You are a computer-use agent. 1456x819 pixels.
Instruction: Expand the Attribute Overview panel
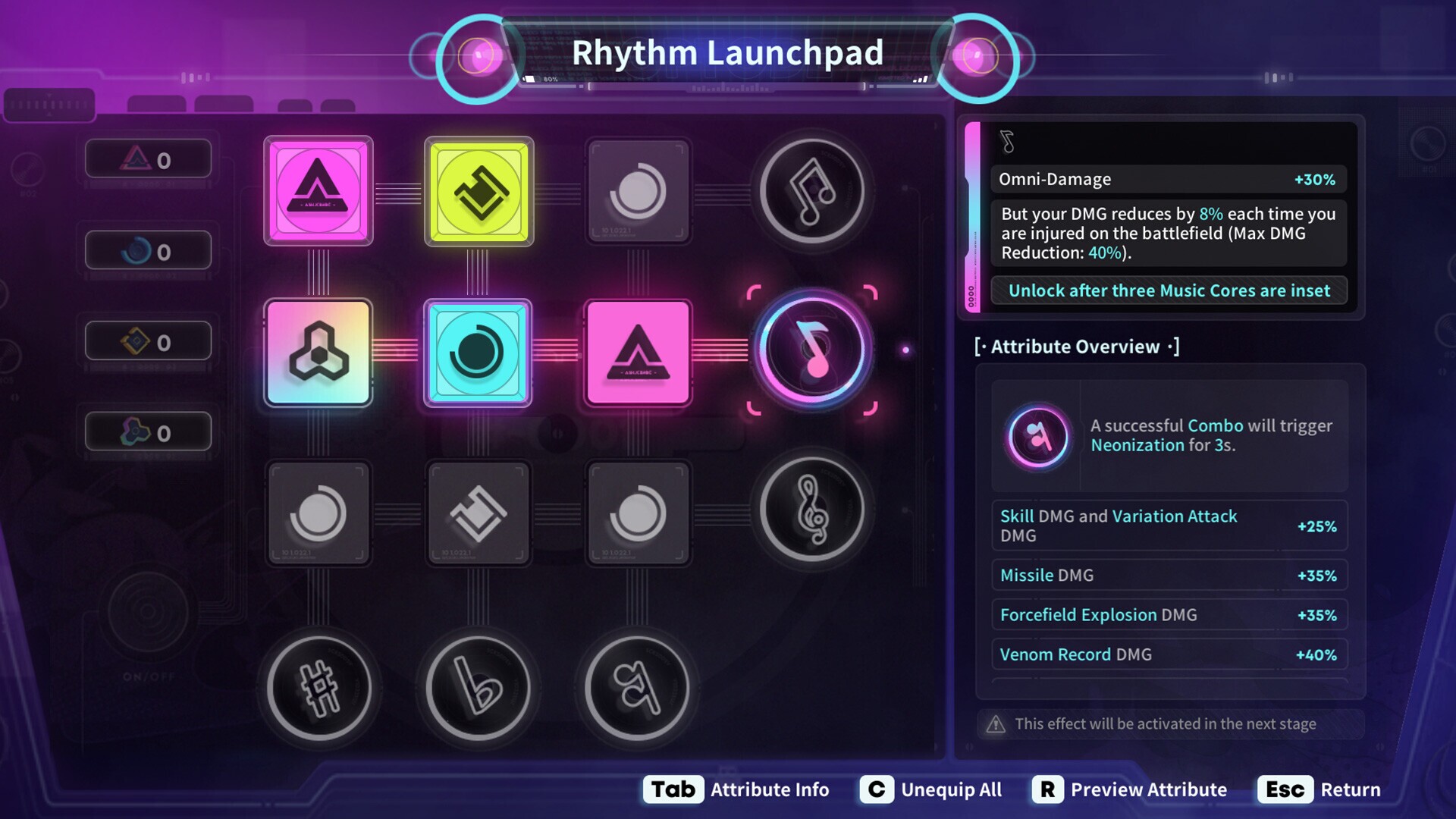tap(1077, 347)
